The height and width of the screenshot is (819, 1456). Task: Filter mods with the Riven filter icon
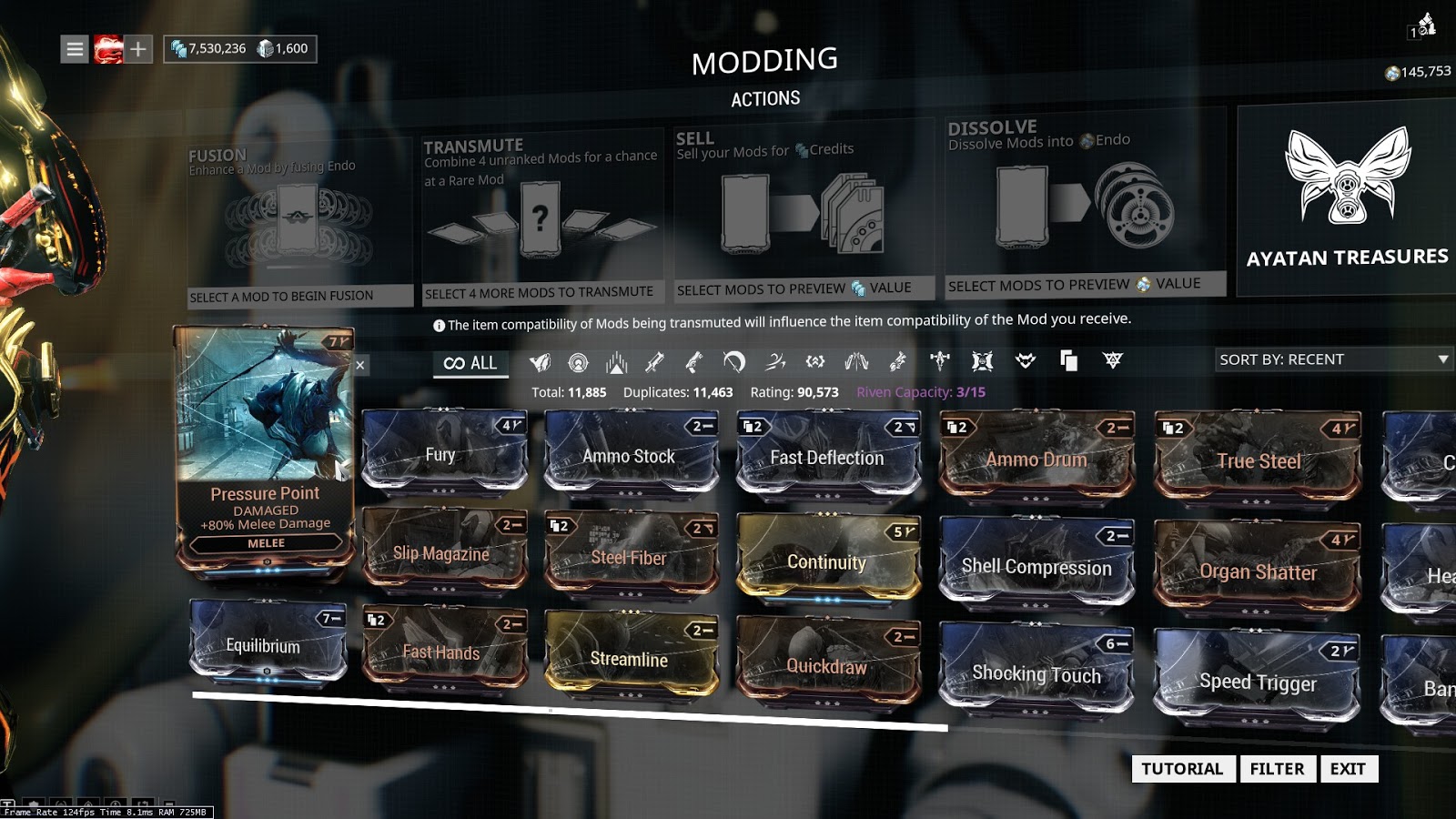1108,361
